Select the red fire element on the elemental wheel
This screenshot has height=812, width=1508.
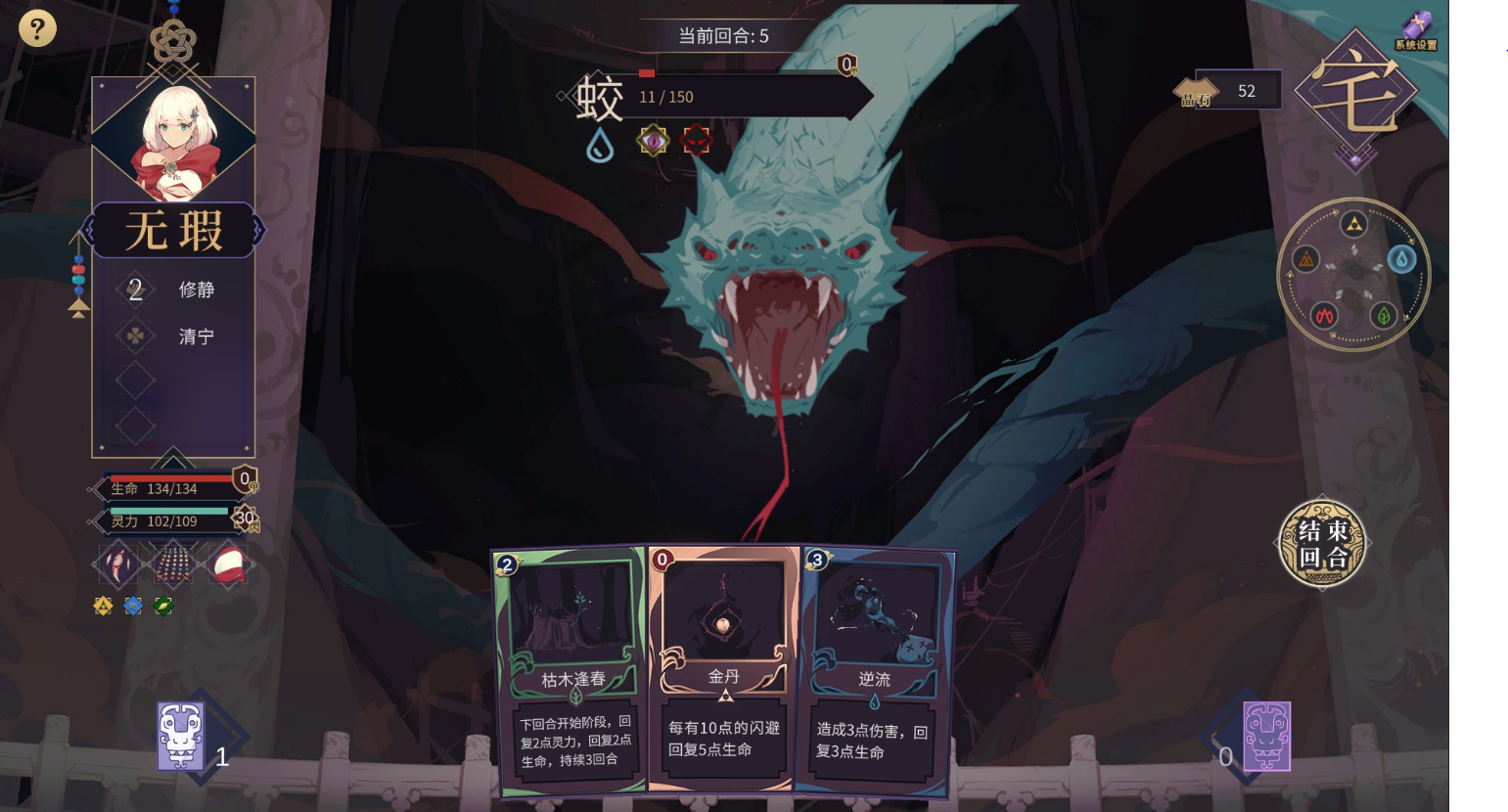pos(1323,316)
